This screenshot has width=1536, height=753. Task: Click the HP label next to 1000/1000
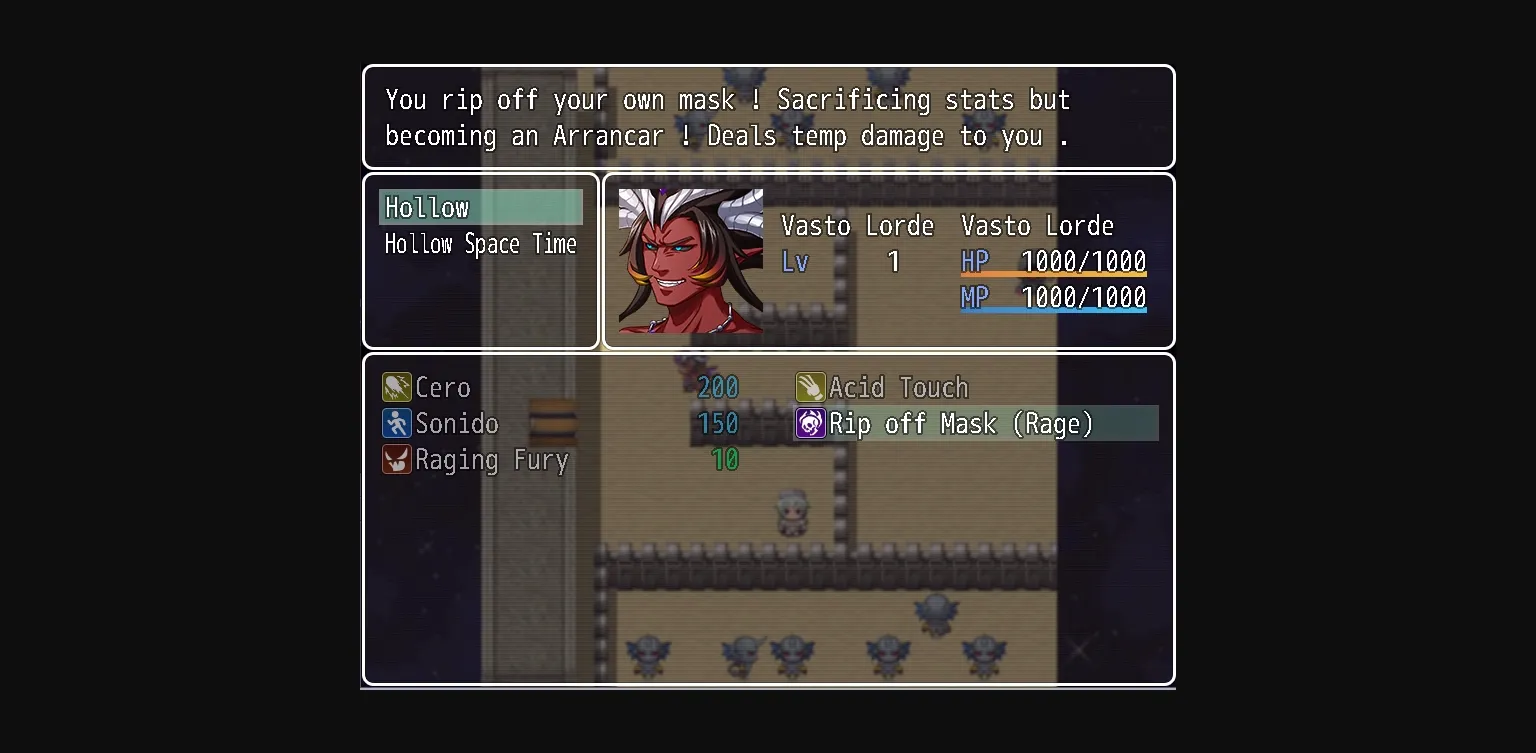tap(974, 261)
